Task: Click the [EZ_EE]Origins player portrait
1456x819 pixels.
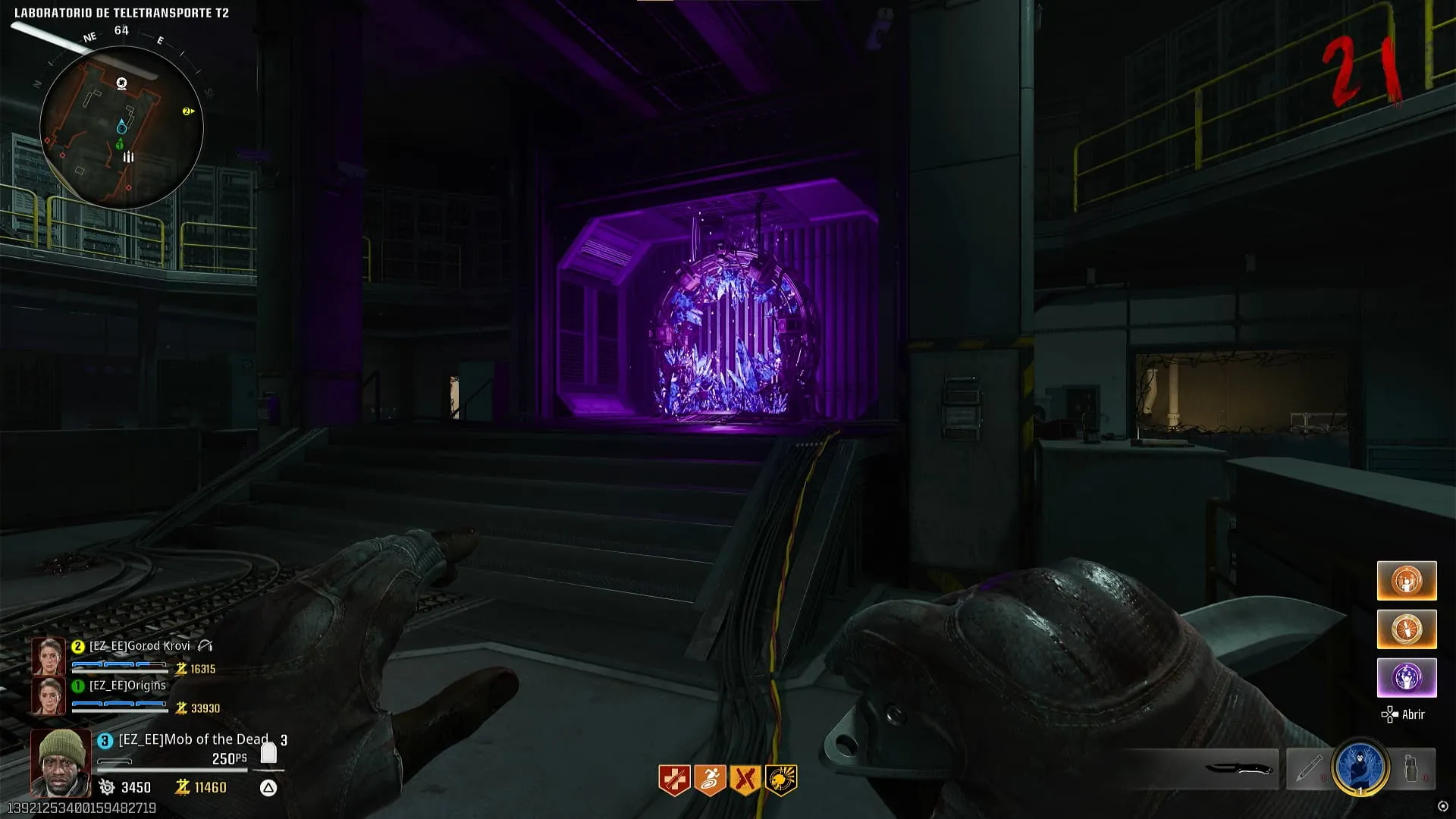Action: [49, 696]
